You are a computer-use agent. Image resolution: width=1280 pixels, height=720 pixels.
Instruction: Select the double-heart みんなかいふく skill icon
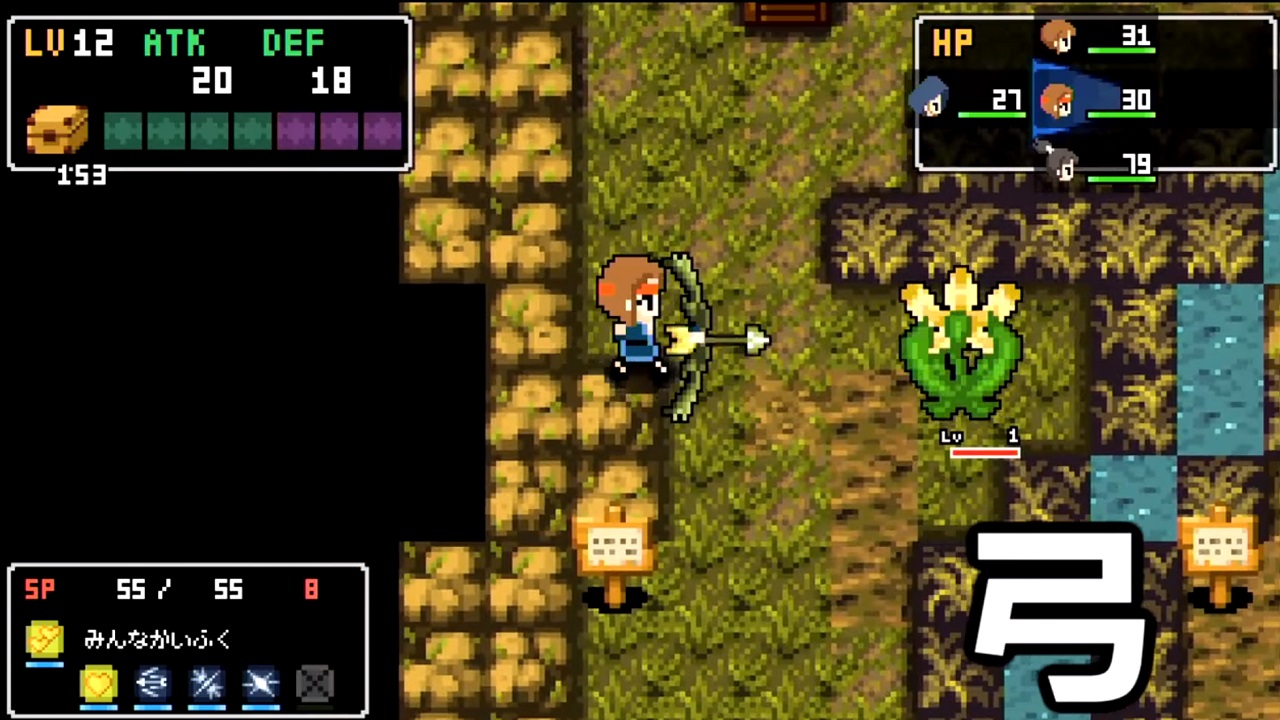(45, 638)
